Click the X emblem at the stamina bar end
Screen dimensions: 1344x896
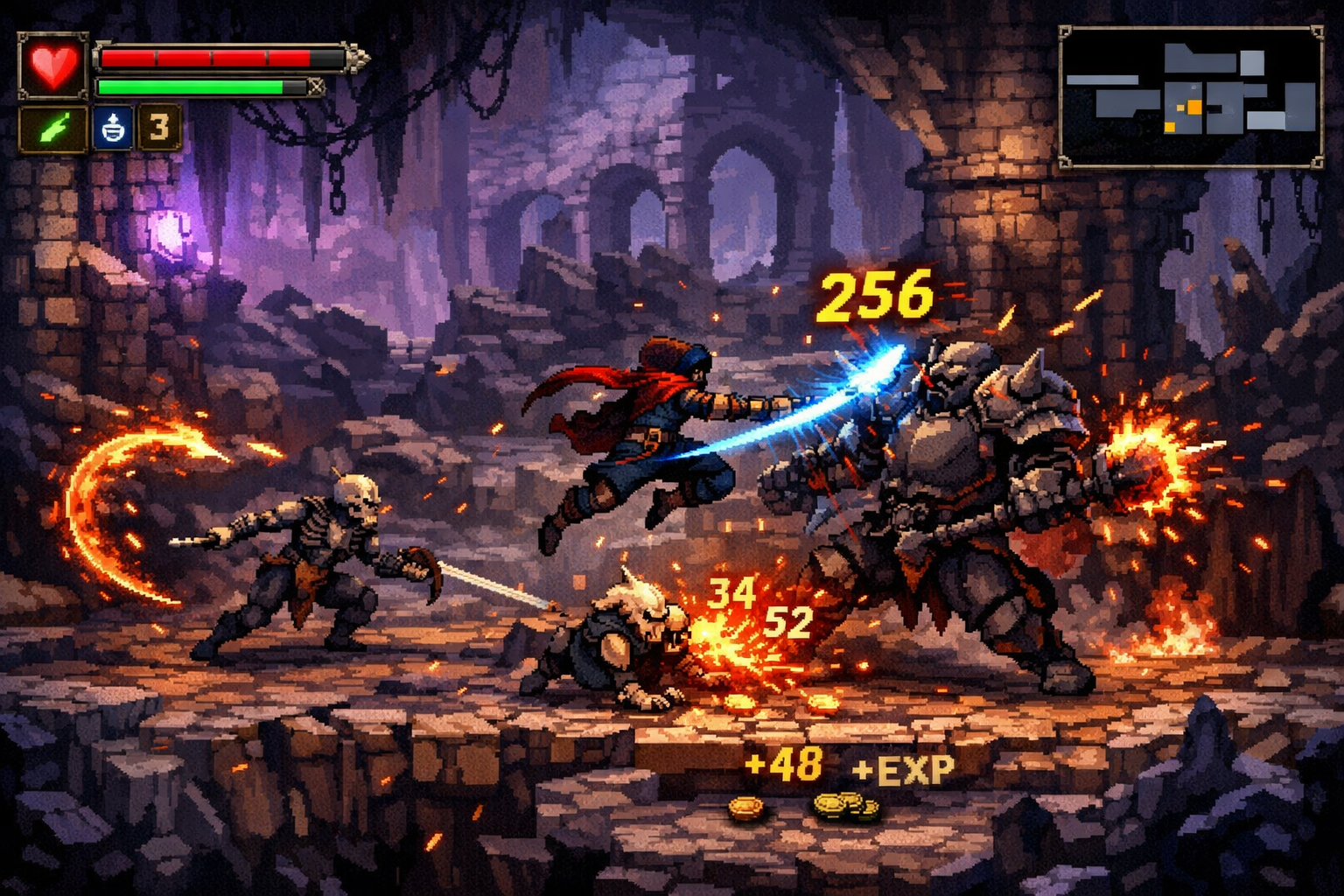317,86
